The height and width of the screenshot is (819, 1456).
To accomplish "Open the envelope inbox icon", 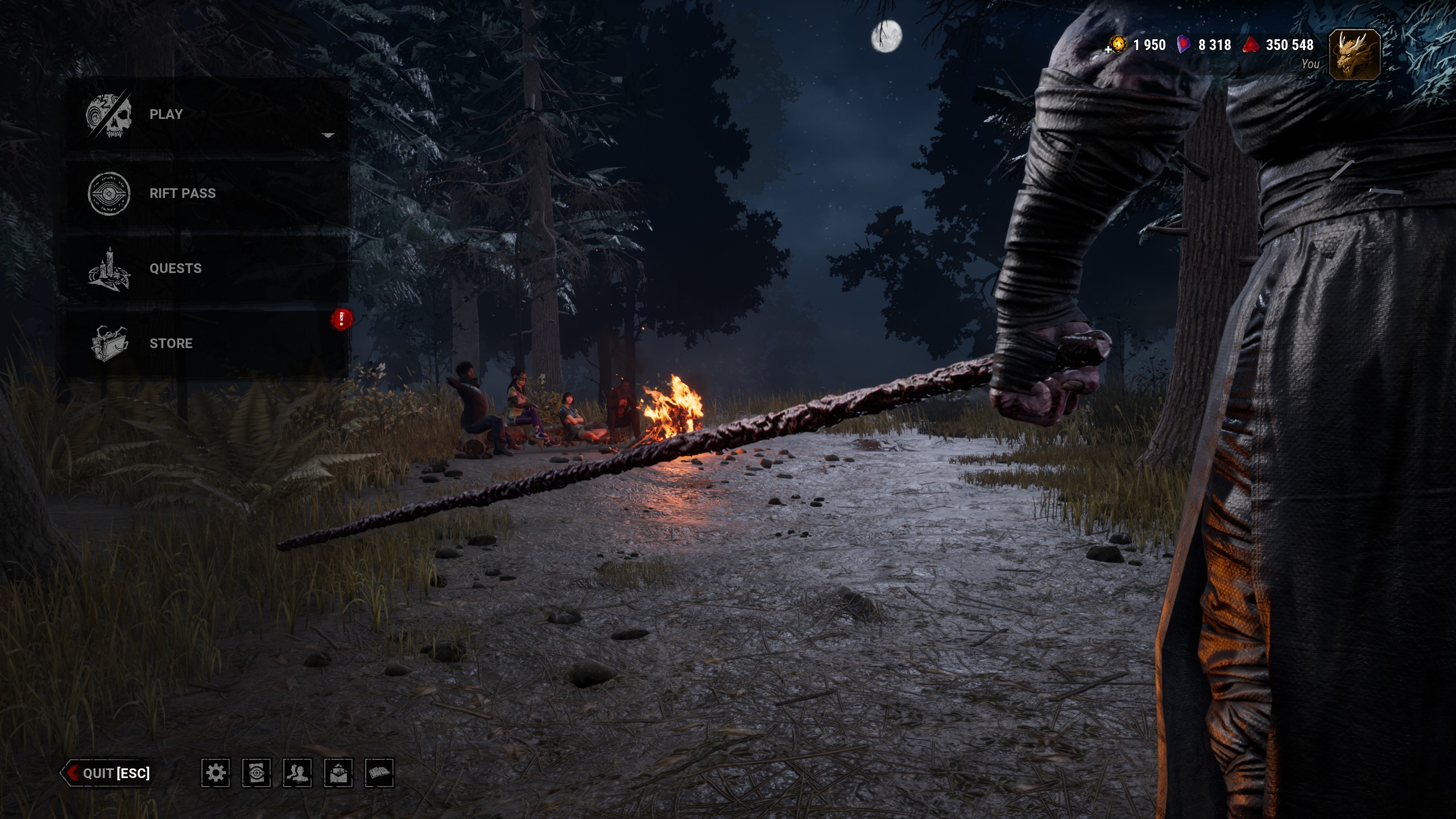I will pos(338,773).
